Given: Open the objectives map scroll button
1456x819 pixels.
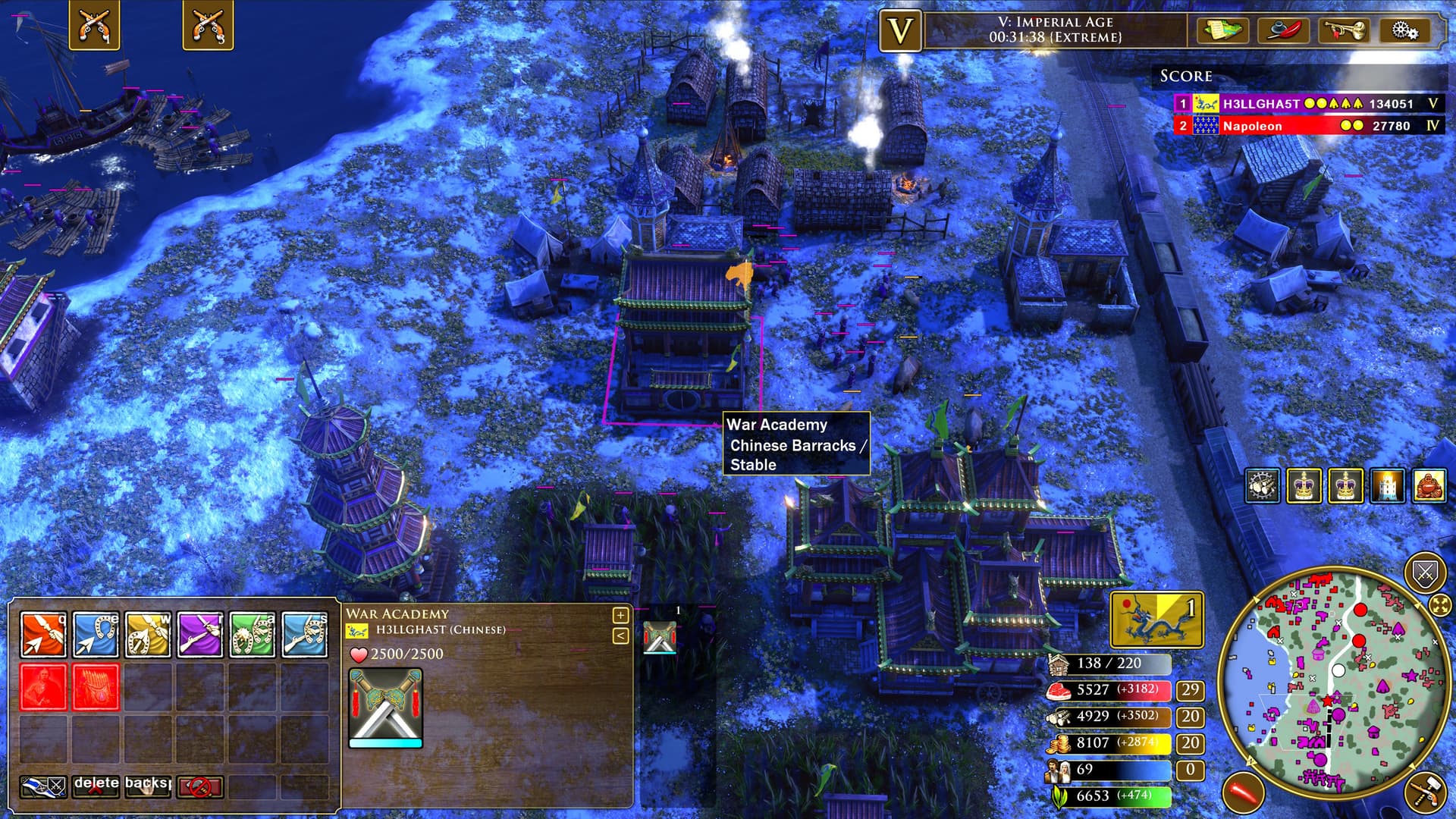Looking at the screenshot, I should [x=1222, y=30].
